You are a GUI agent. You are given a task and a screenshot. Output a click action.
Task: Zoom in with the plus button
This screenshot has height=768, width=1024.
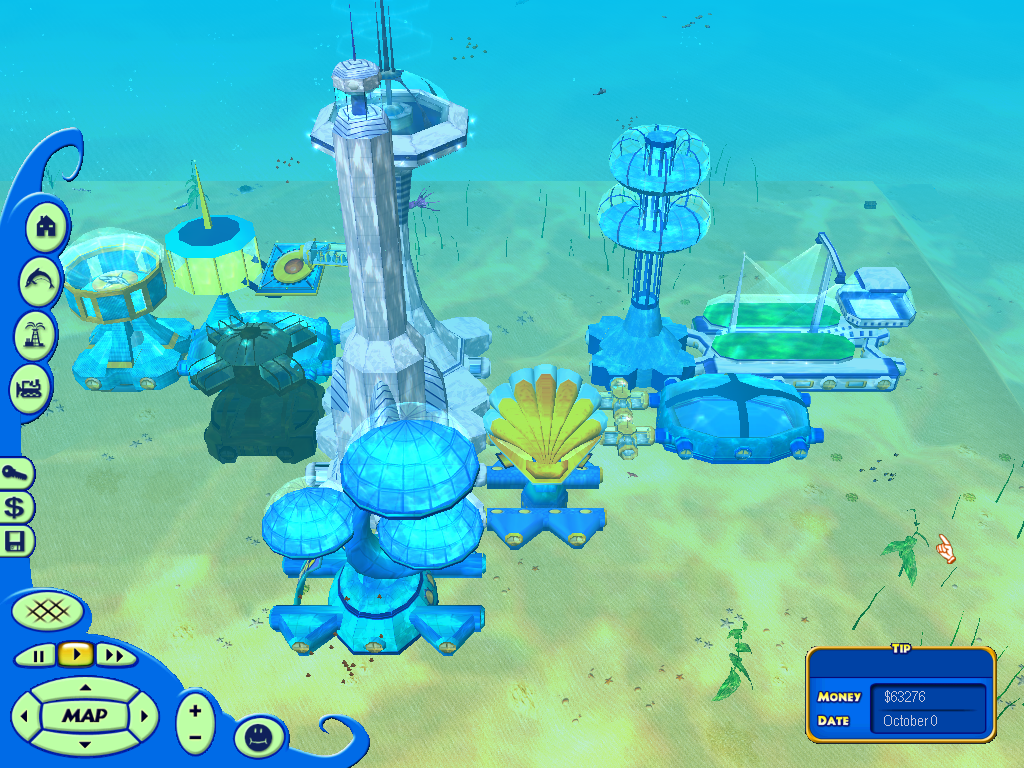pyautogui.click(x=195, y=710)
